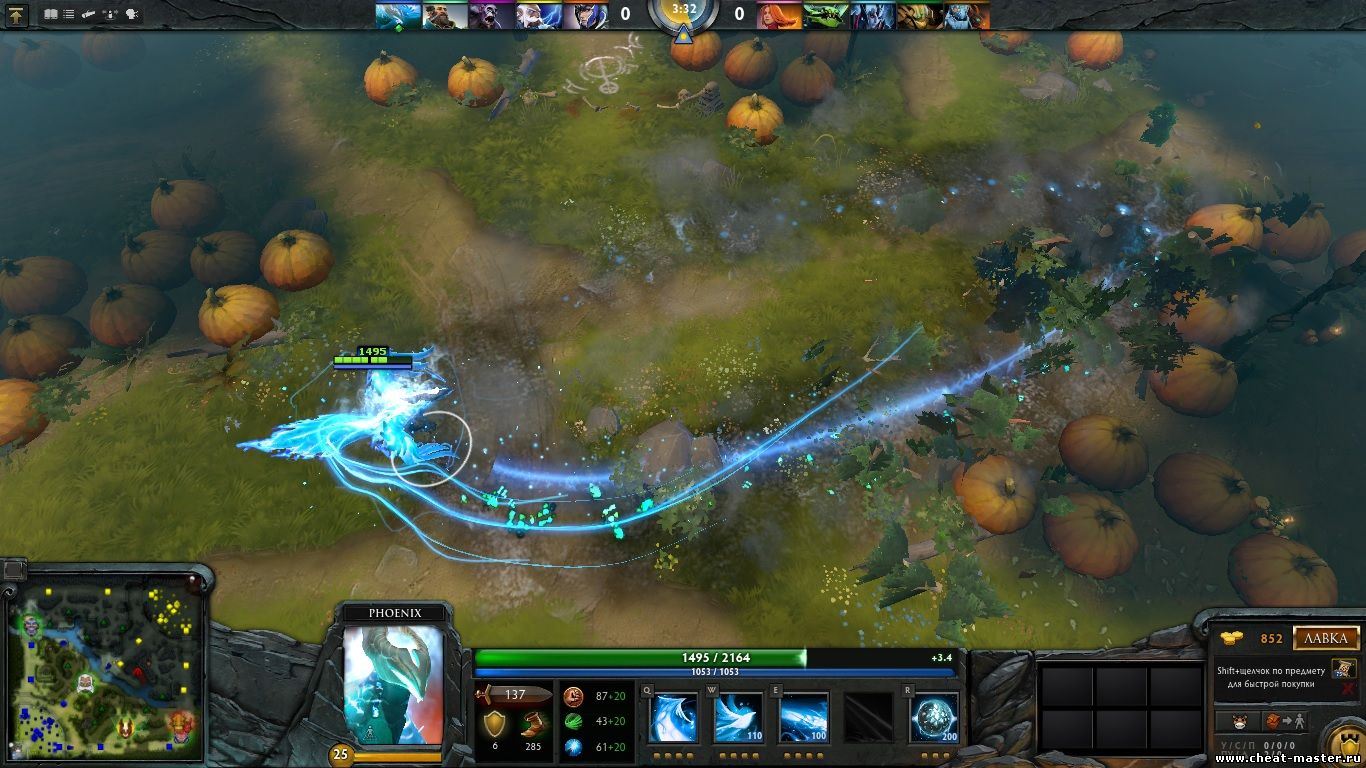
Task: Click the green enemy hero portrait in top bar
Action: point(827,15)
